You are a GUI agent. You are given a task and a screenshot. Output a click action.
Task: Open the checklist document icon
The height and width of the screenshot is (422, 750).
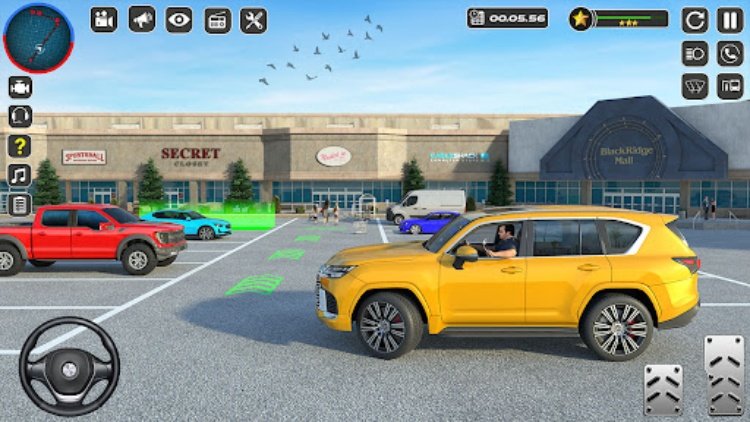coord(20,204)
